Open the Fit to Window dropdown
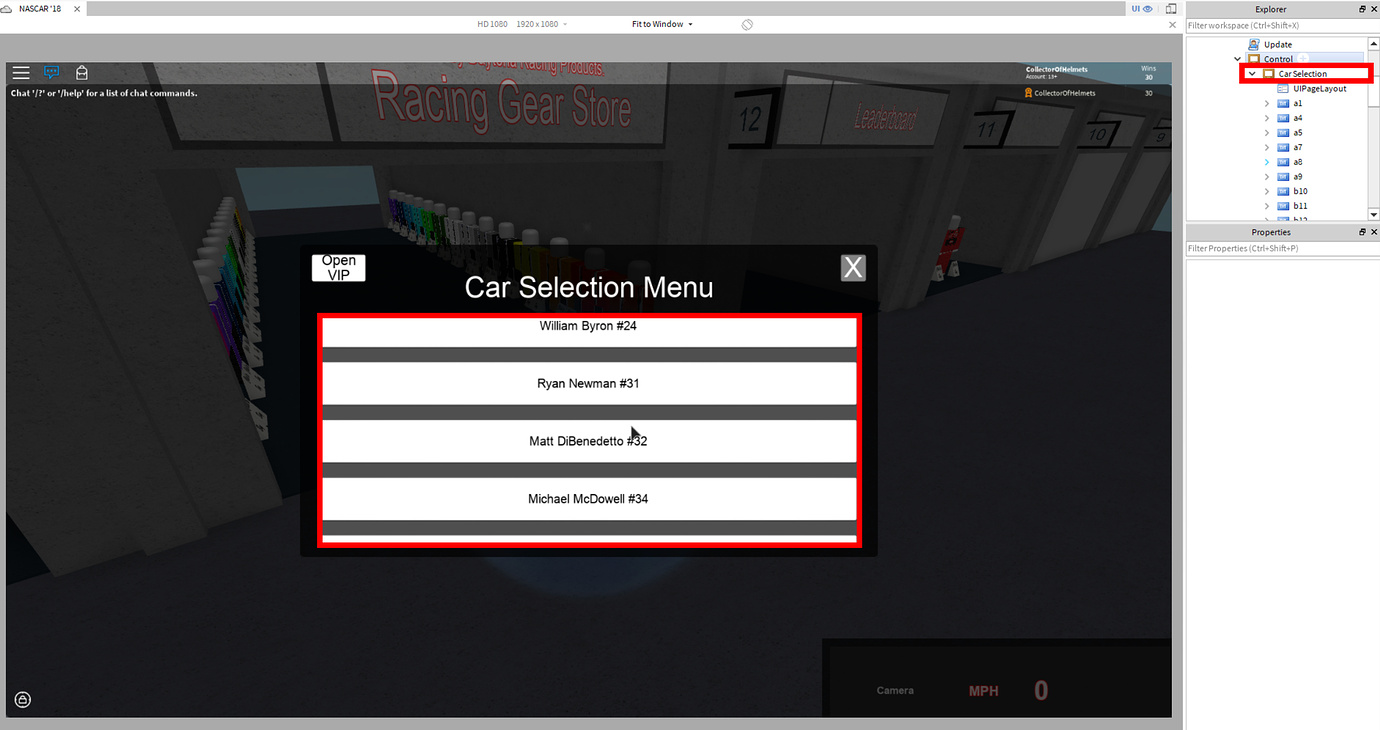This screenshot has height=730, width=1380. pos(659,24)
